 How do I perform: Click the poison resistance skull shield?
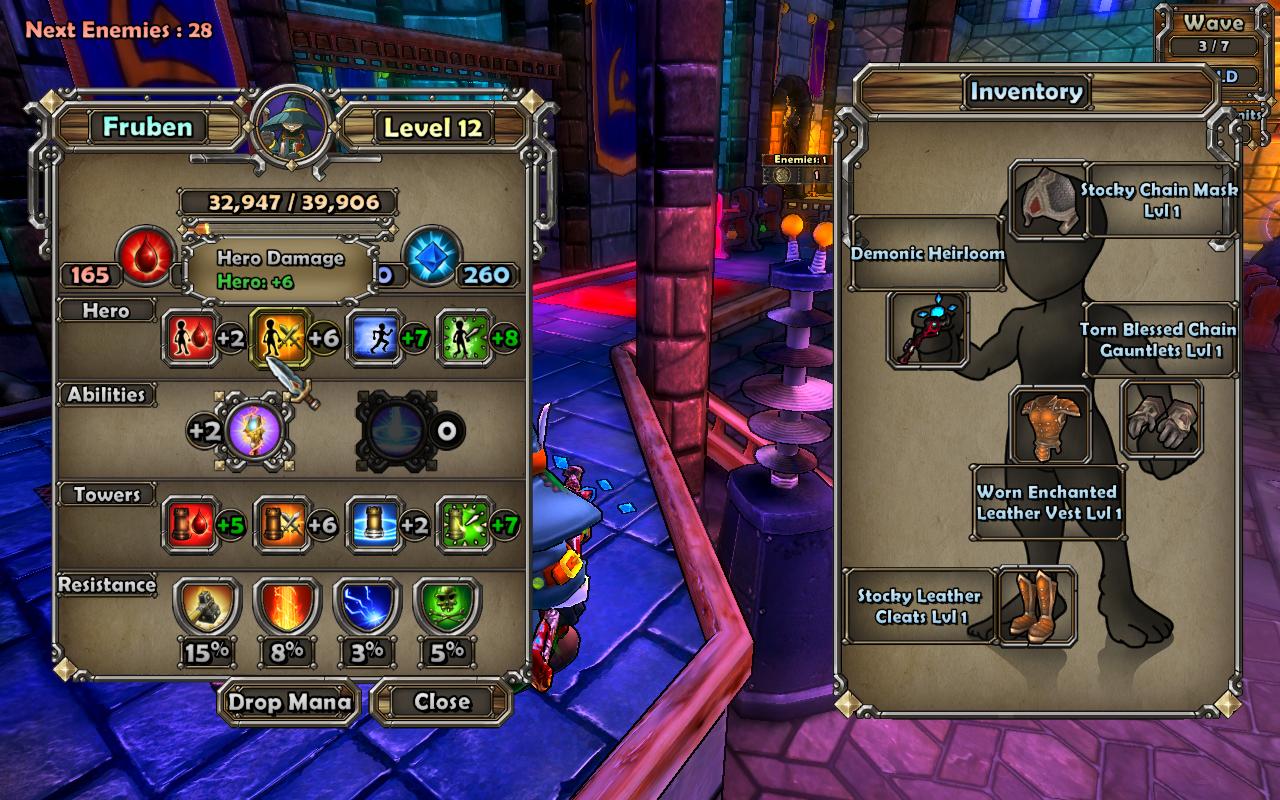point(447,608)
